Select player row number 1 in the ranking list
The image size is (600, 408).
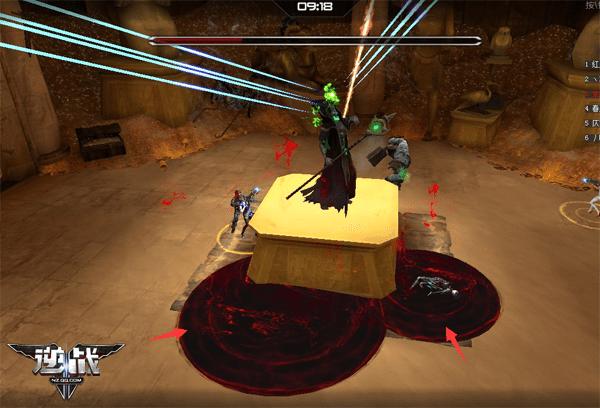pyautogui.click(x=591, y=63)
